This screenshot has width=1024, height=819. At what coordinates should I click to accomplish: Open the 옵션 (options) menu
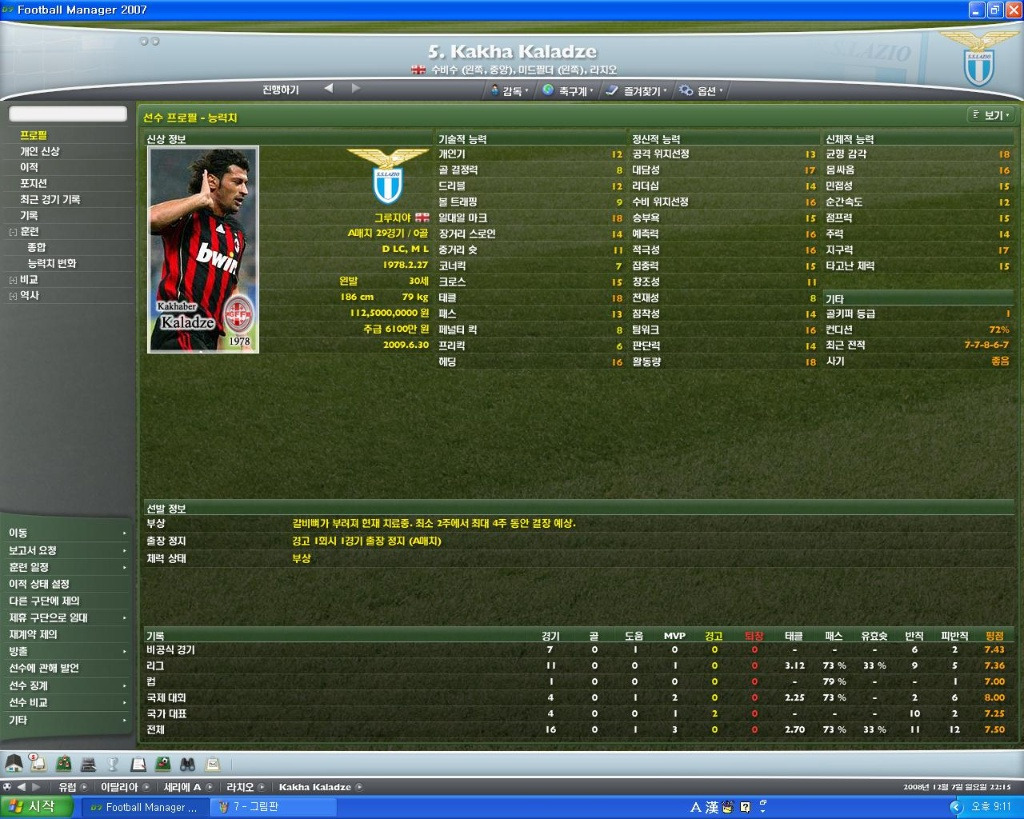click(x=701, y=90)
